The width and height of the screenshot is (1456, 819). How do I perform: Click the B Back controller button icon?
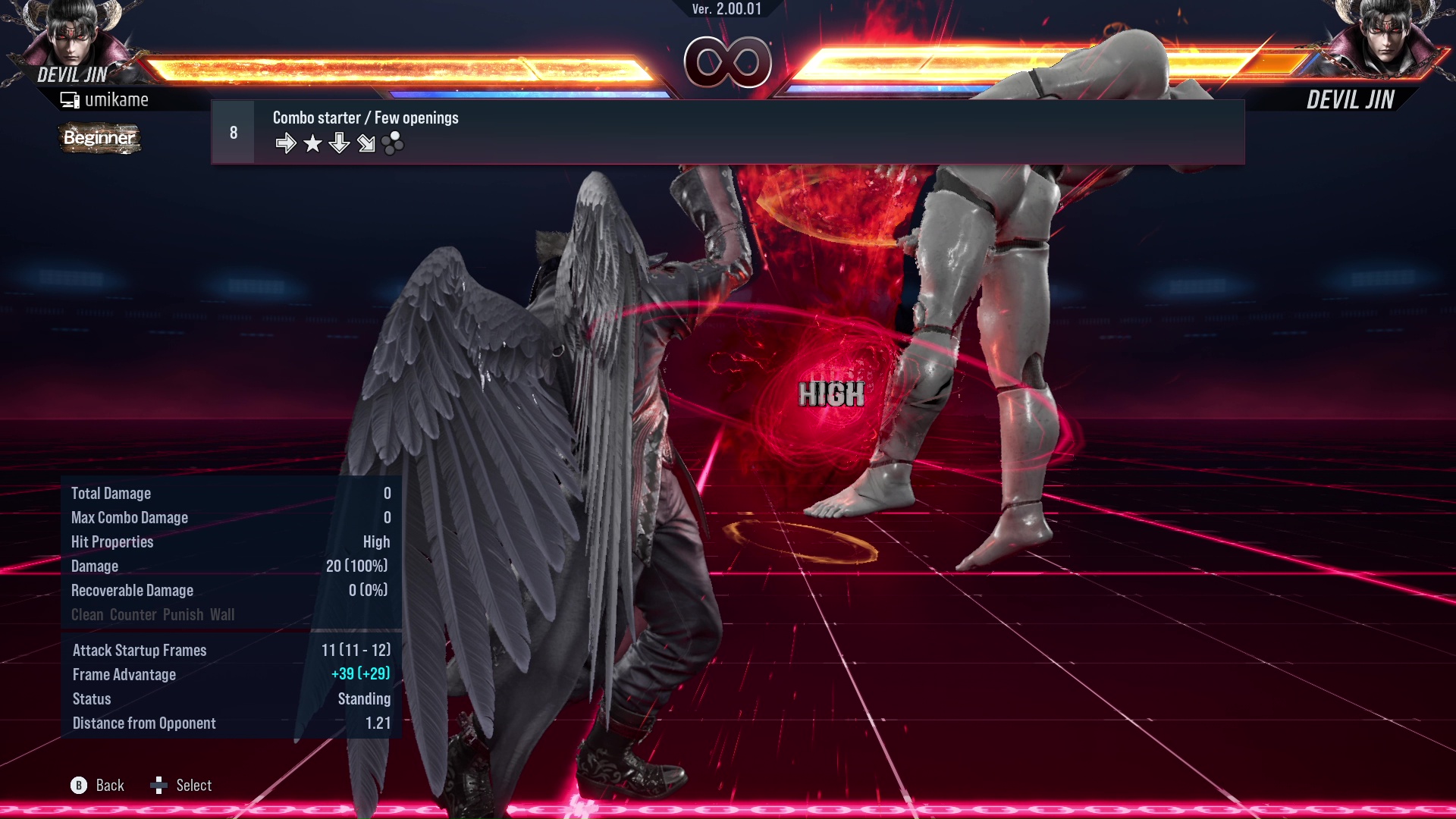[78, 786]
